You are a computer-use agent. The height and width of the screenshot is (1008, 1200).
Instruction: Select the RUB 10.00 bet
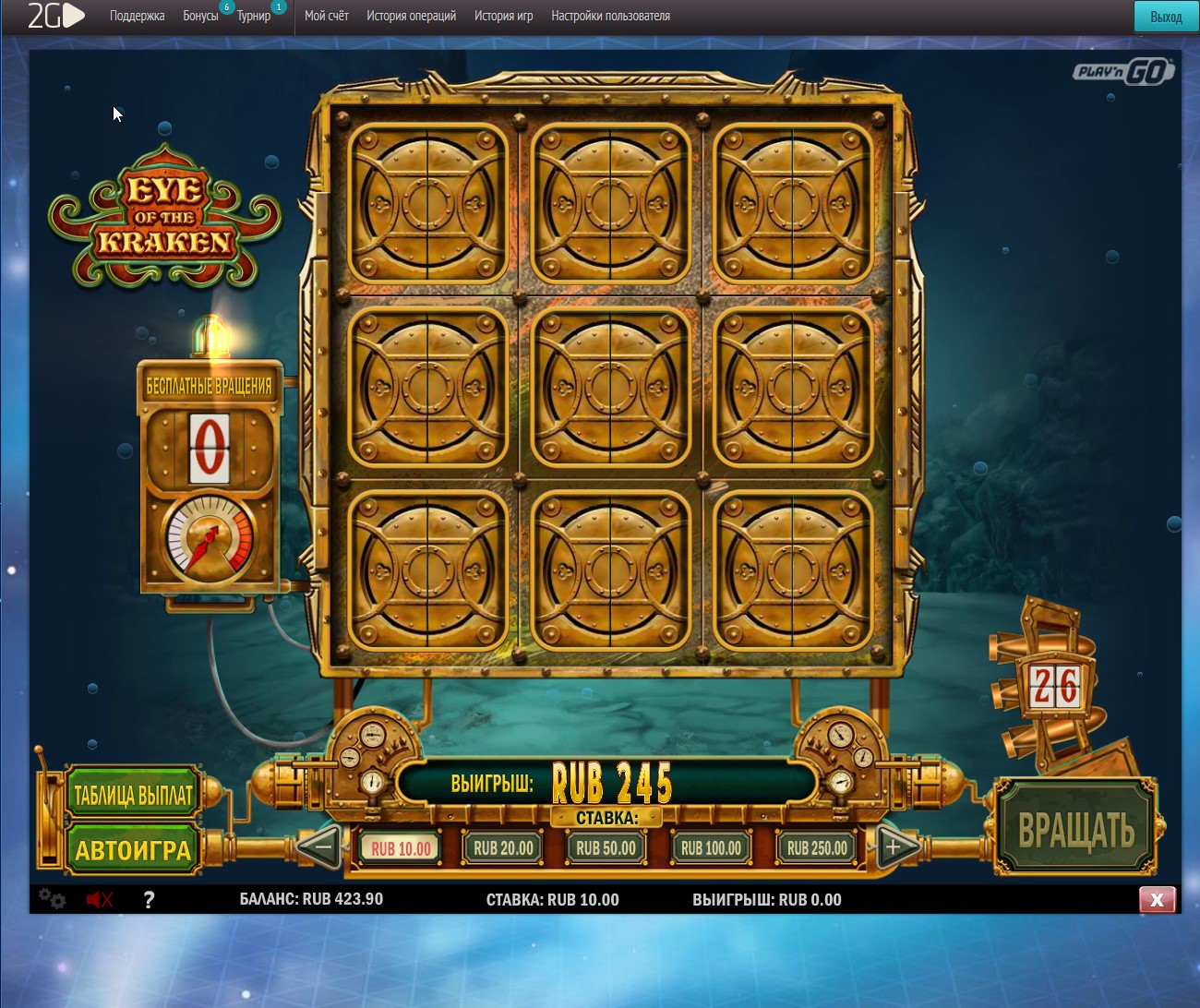pyautogui.click(x=401, y=848)
